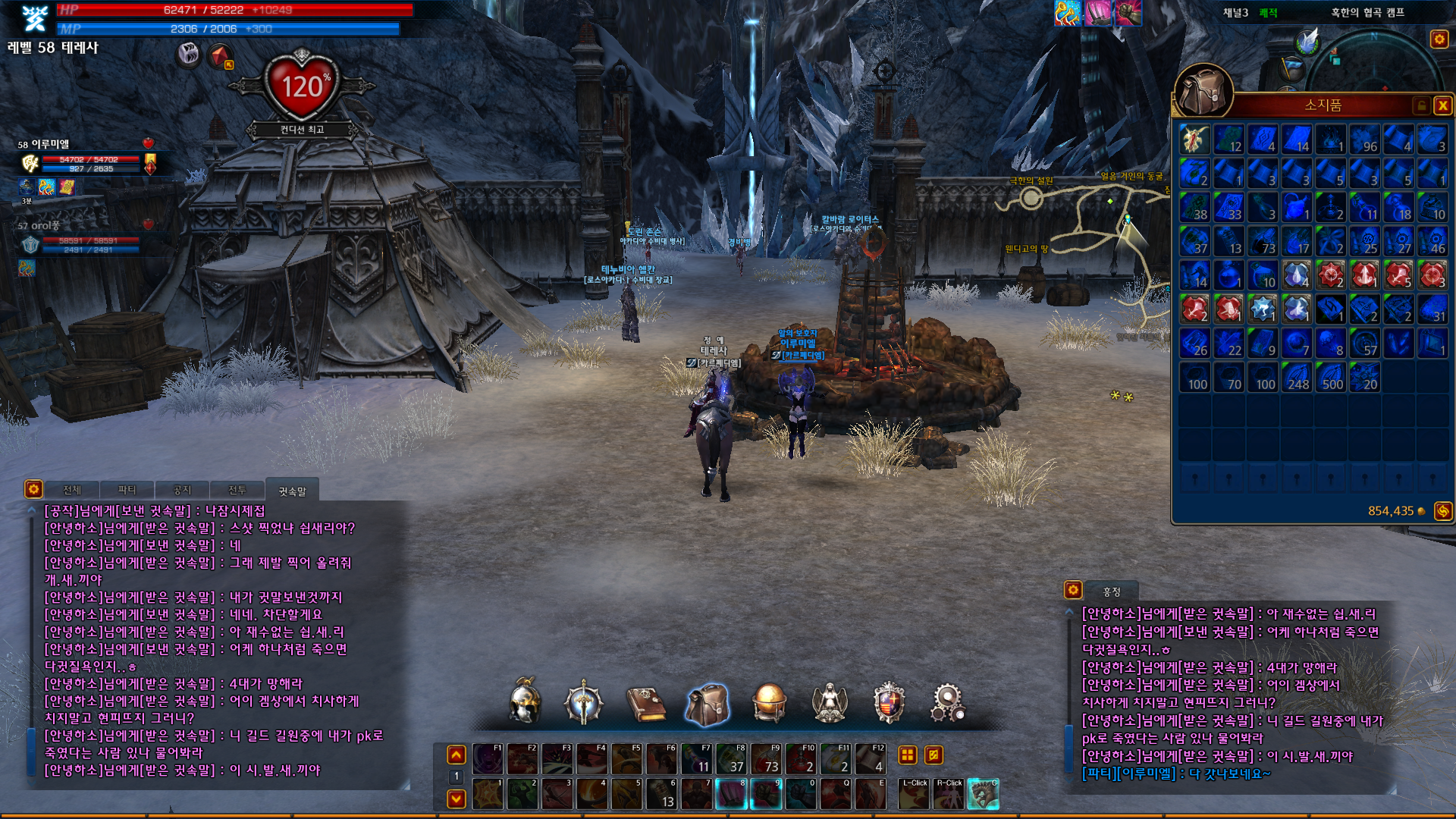Open the globe world map menu icon
The height and width of the screenshot is (819, 1456).
pos(768,702)
